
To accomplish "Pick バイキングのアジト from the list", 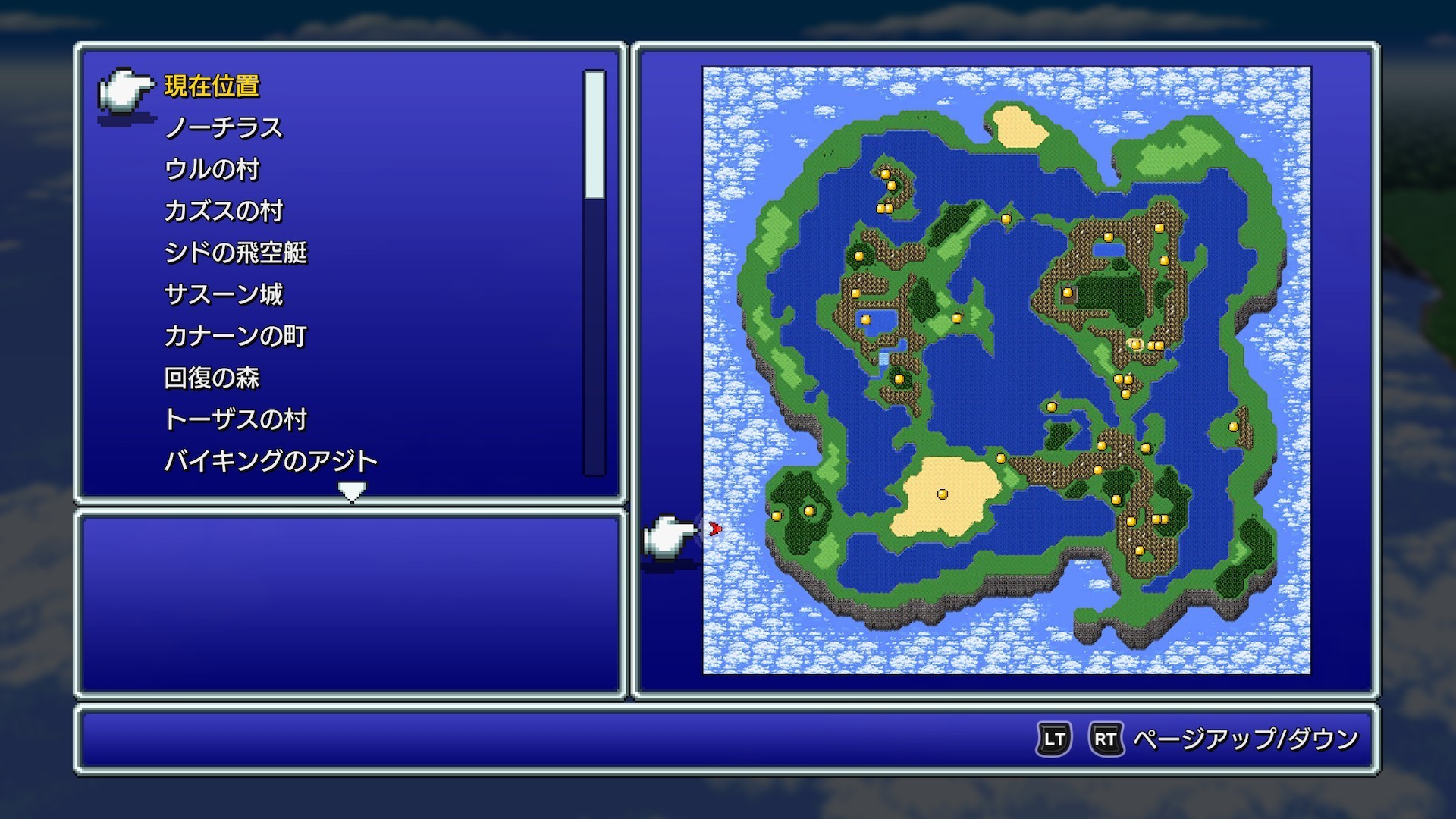I will 271,462.
